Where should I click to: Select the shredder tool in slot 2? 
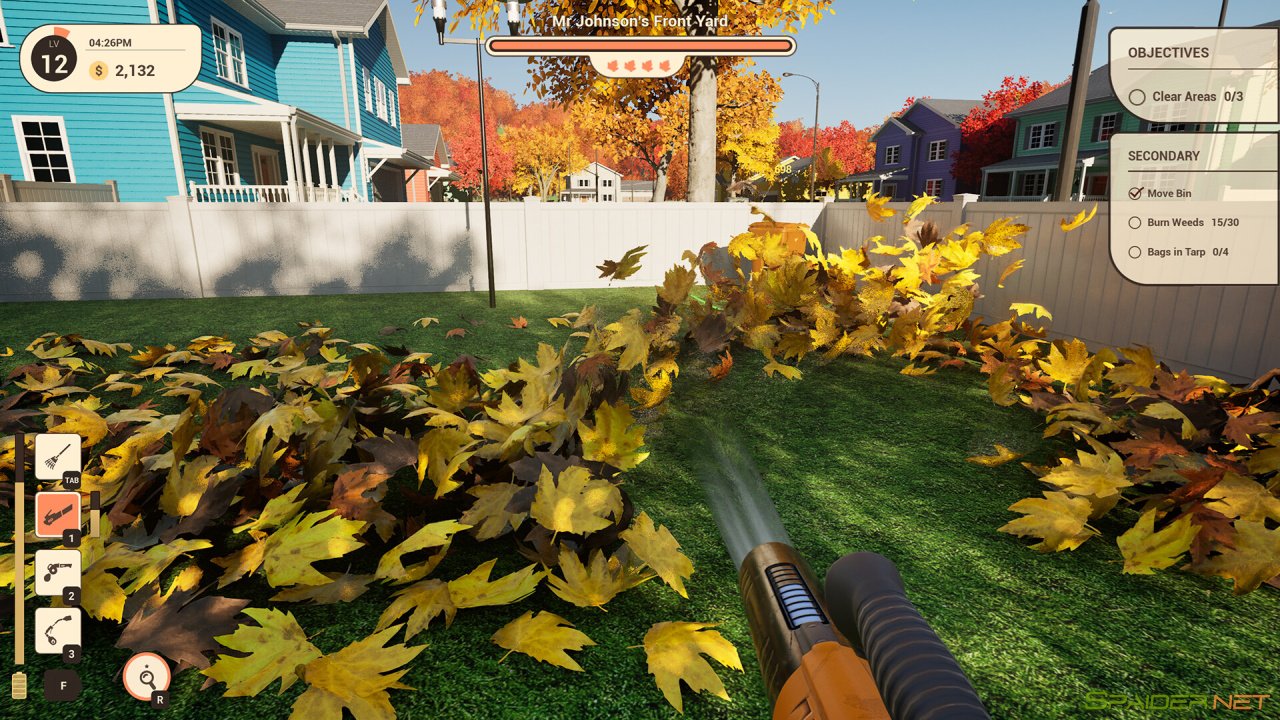[58, 570]
